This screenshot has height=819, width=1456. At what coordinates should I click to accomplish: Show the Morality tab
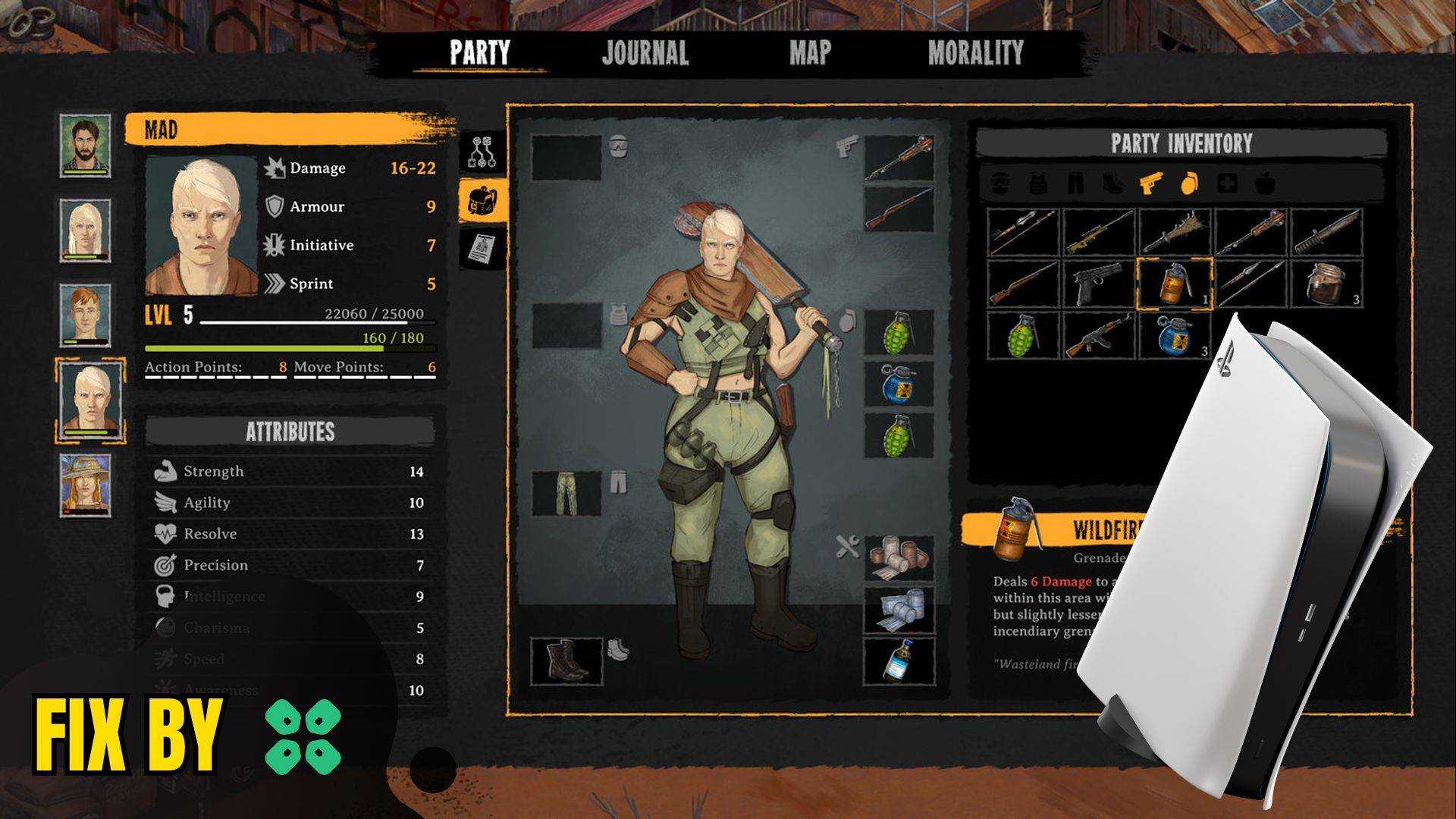[975, 53]
